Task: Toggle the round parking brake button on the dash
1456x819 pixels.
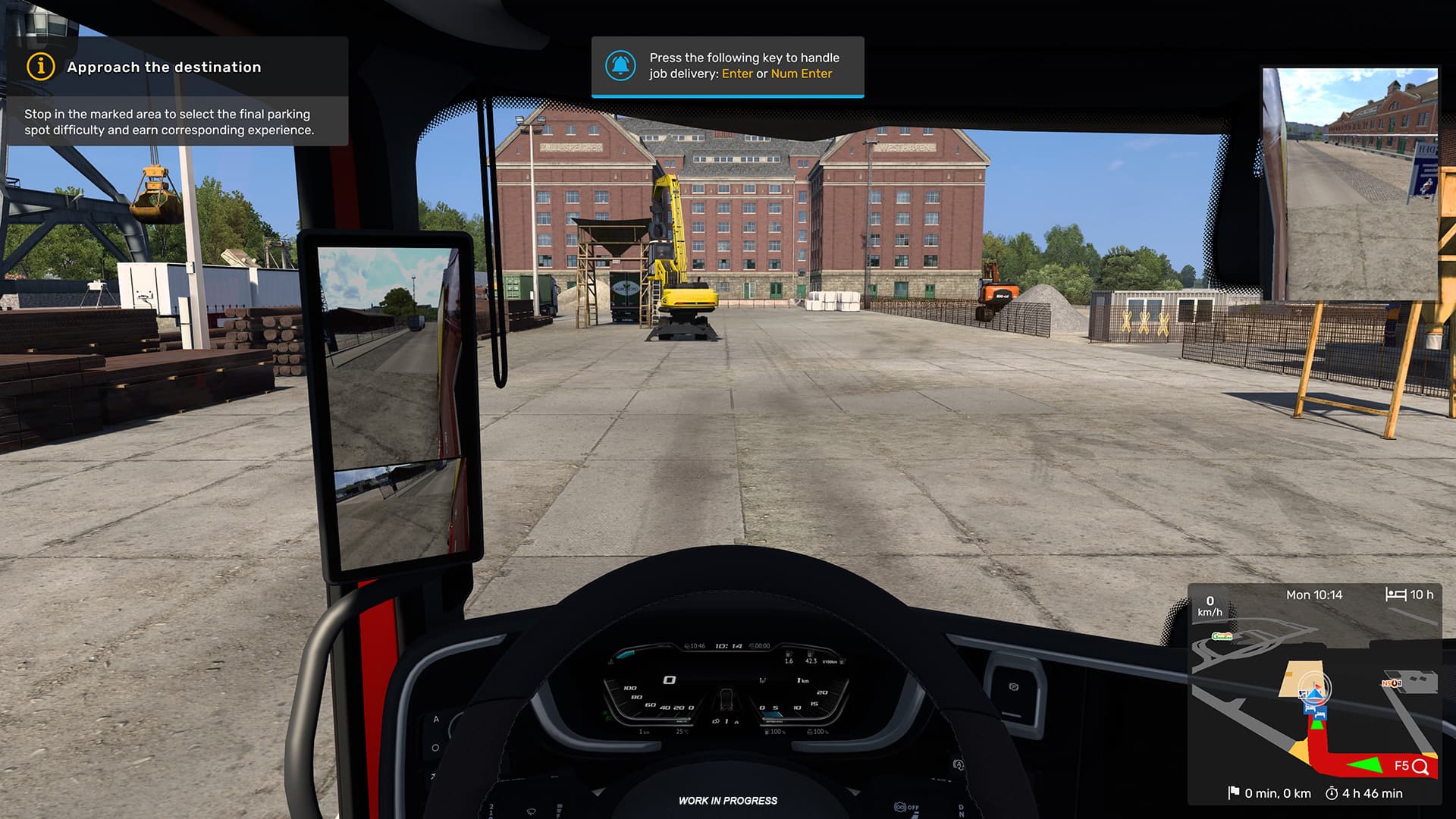Action: (1014, 686)
